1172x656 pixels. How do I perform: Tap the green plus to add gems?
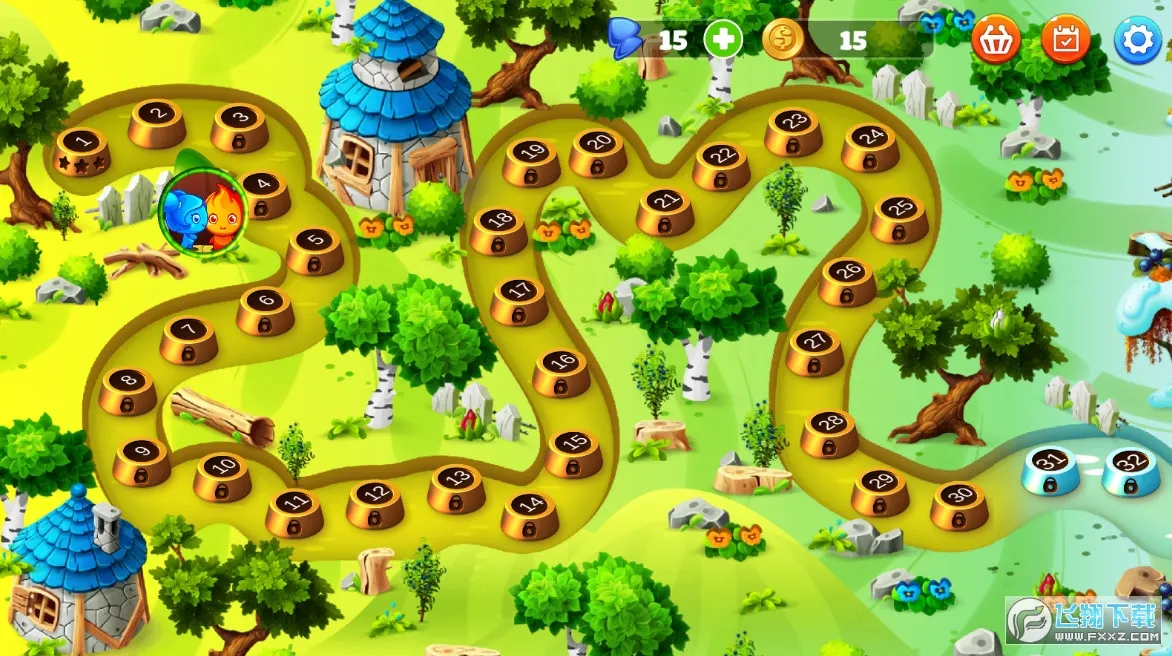point(723,40)
